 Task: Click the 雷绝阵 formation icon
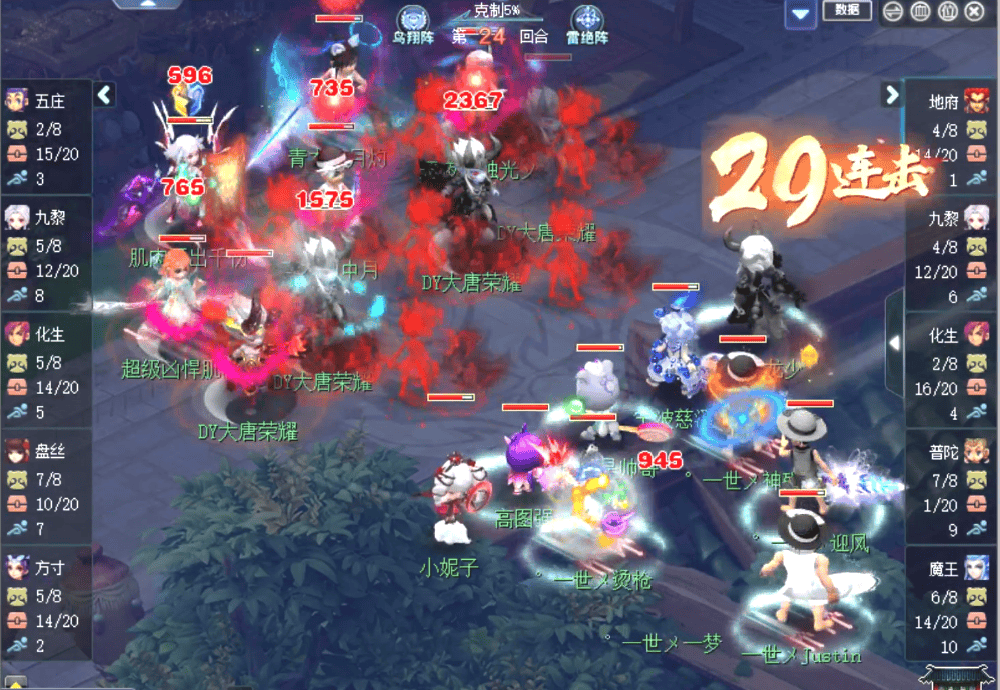click(587, 20)
